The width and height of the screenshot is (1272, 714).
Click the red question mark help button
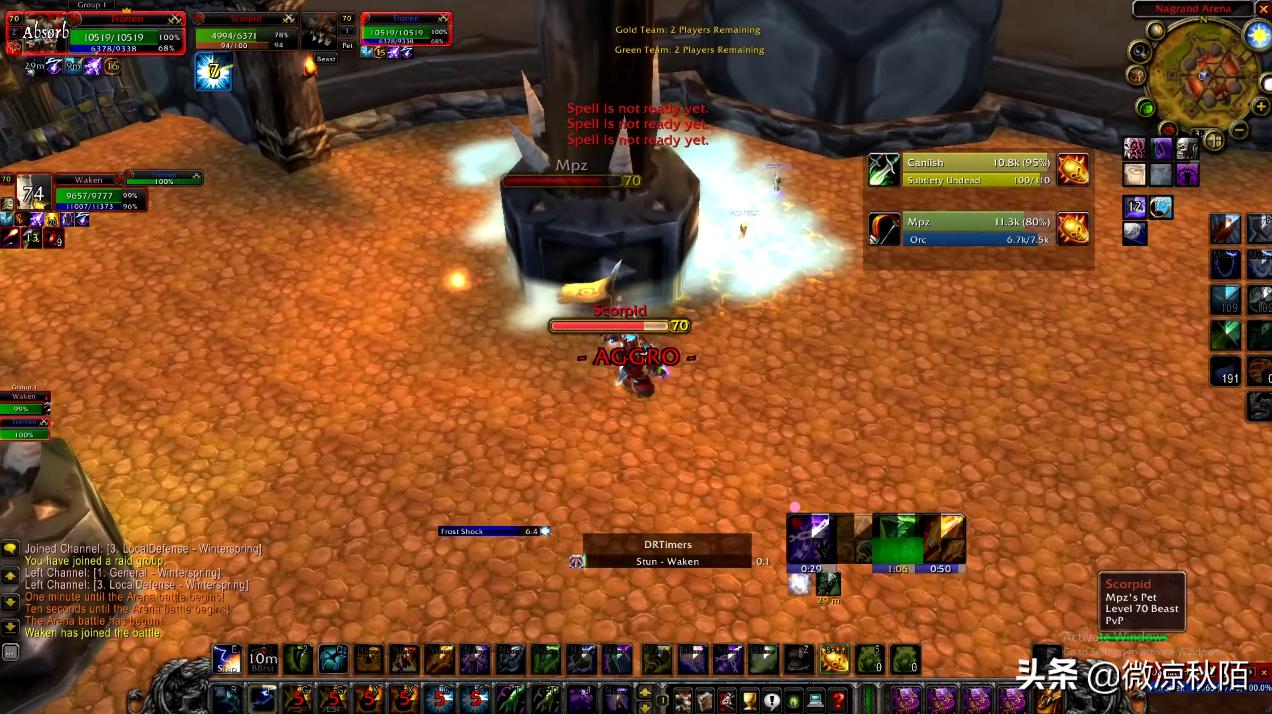839,699
